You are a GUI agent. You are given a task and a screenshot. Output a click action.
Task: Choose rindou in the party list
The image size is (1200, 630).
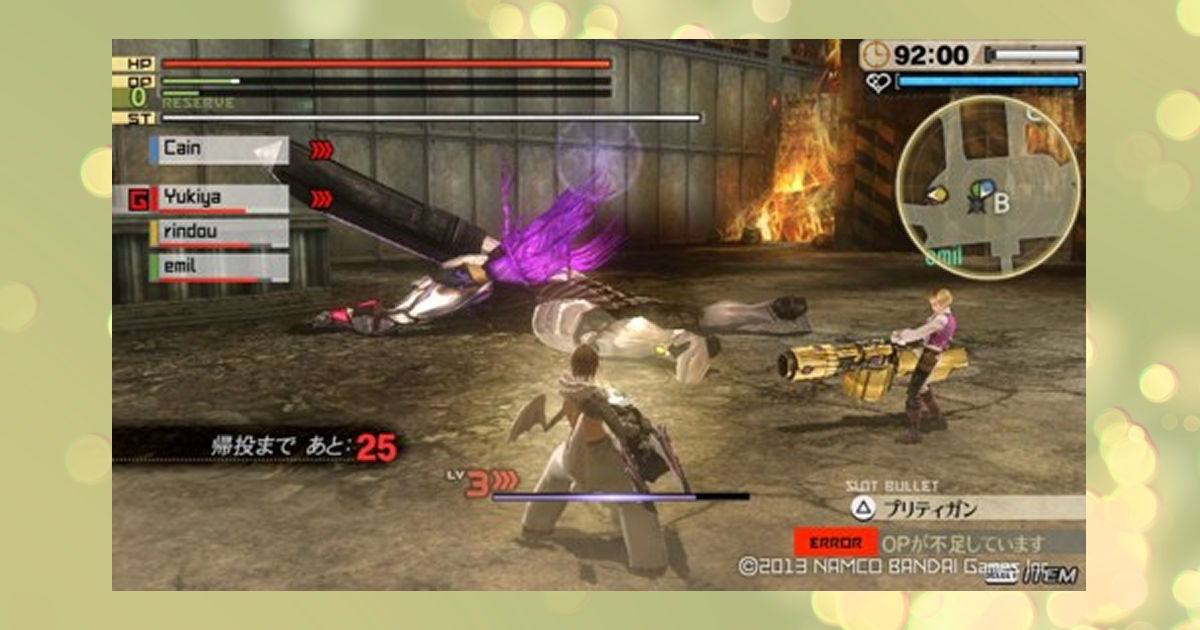(x=219, y=233)
